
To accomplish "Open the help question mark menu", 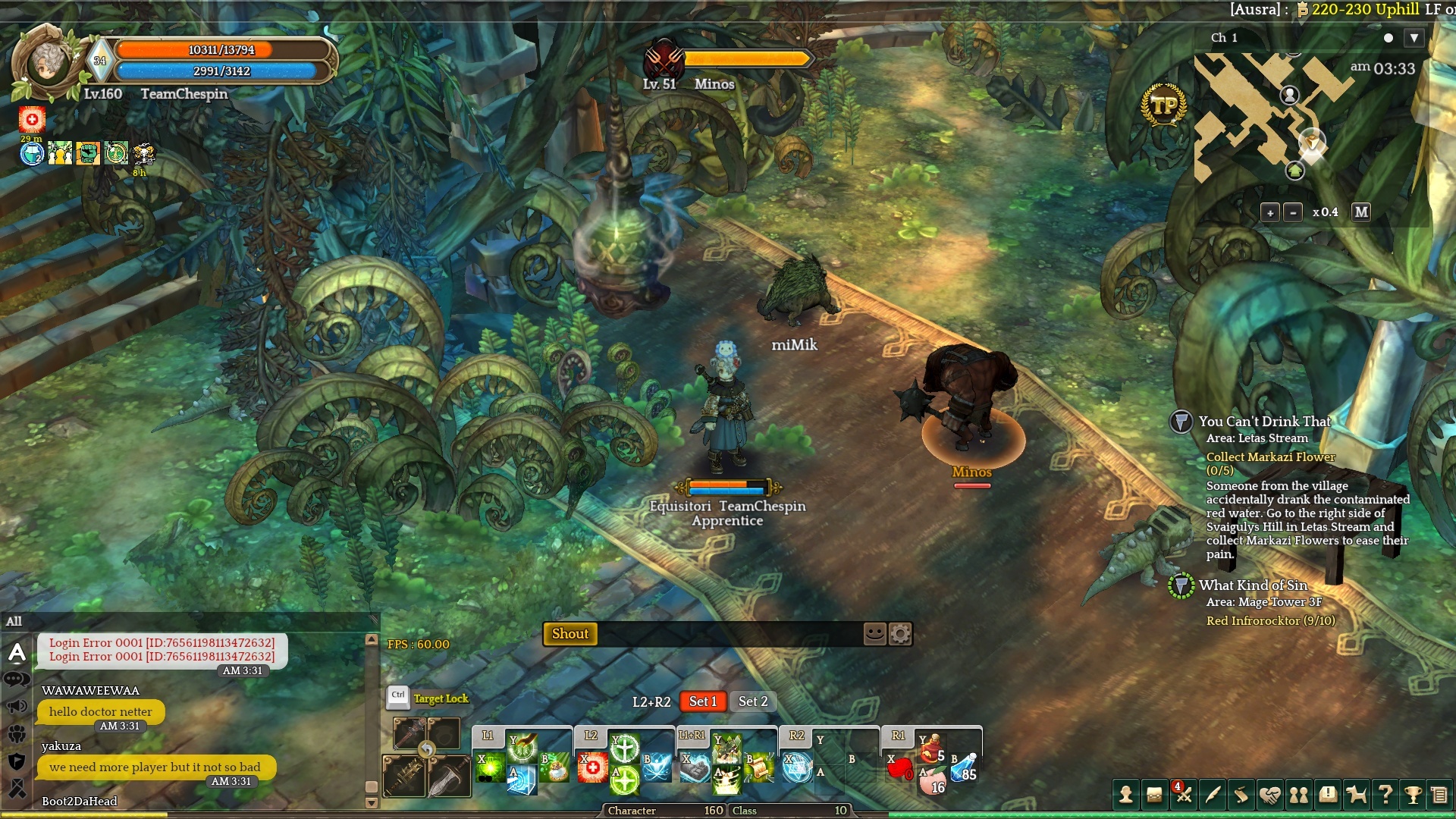I will (1385, 795).
